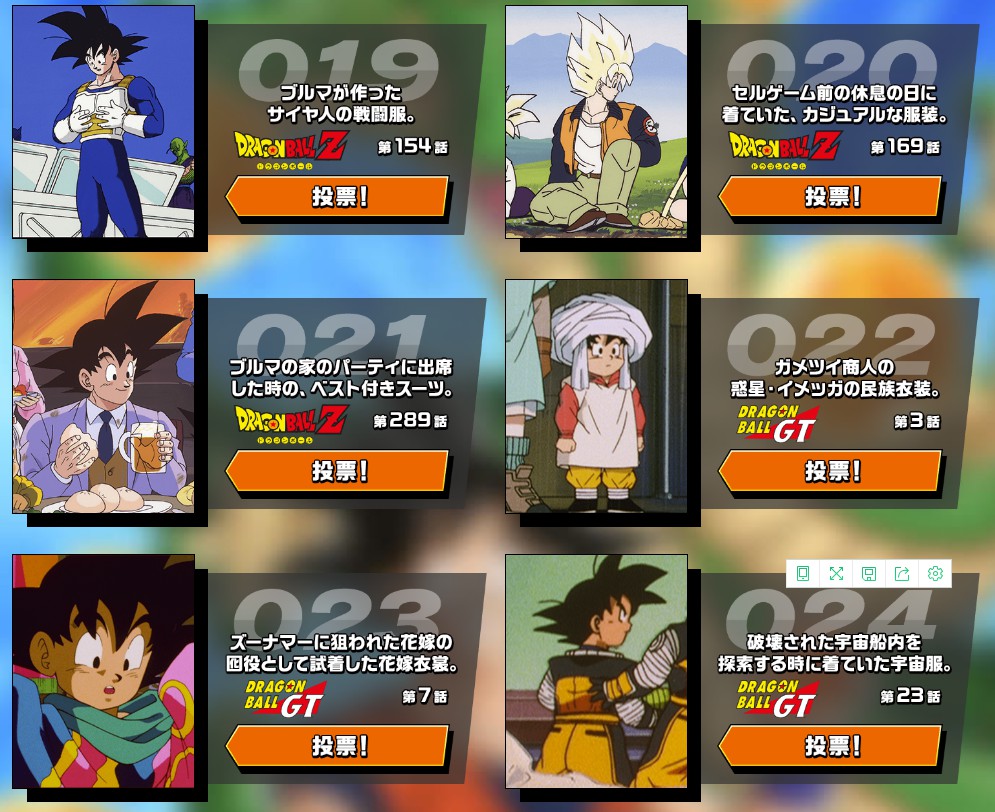Viewport: 995px width, 812px height.
Task: Vote for entry 020 casual outfit
Action: (x=831, y=196)
